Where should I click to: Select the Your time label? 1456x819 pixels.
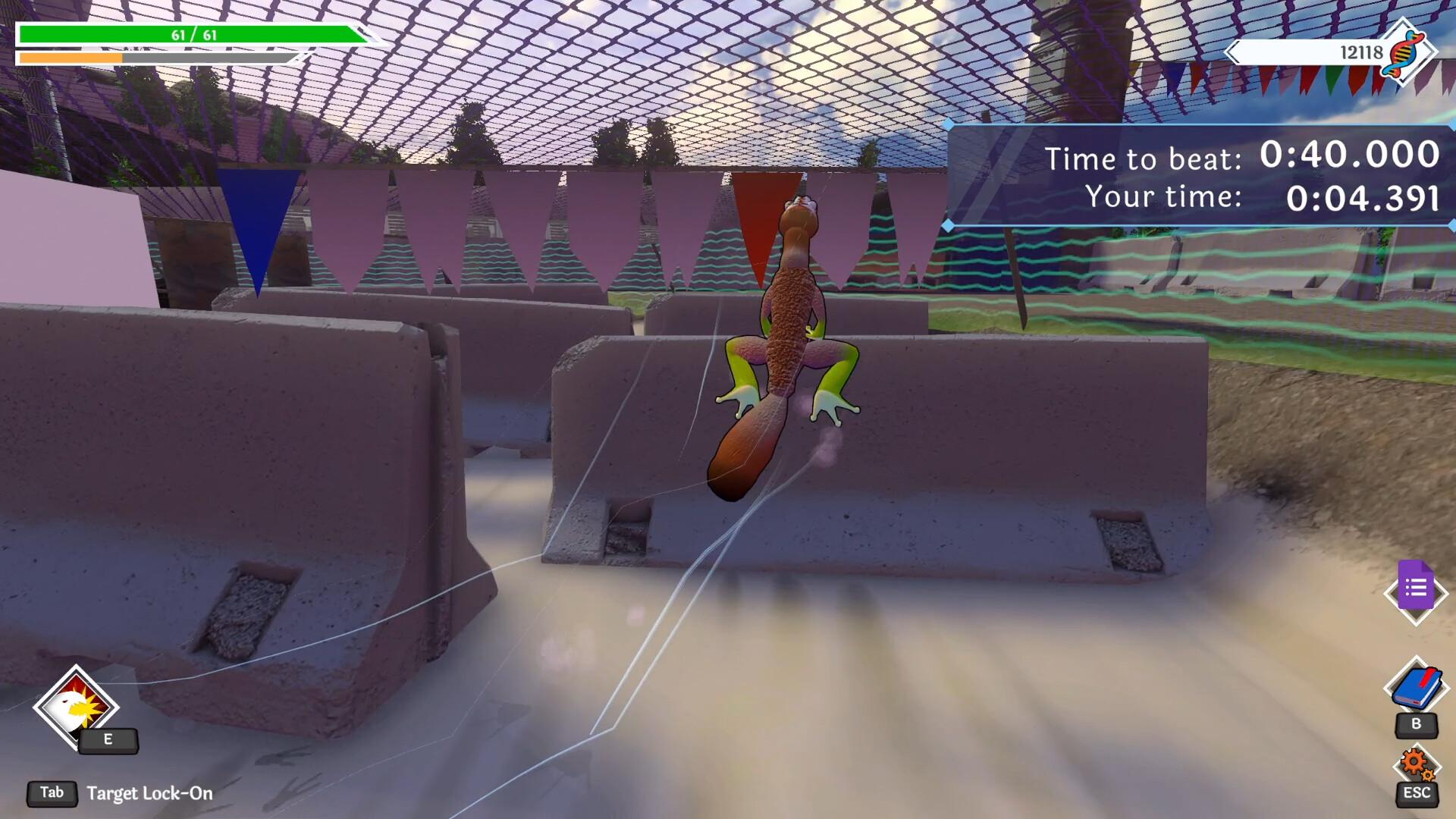1165,196
